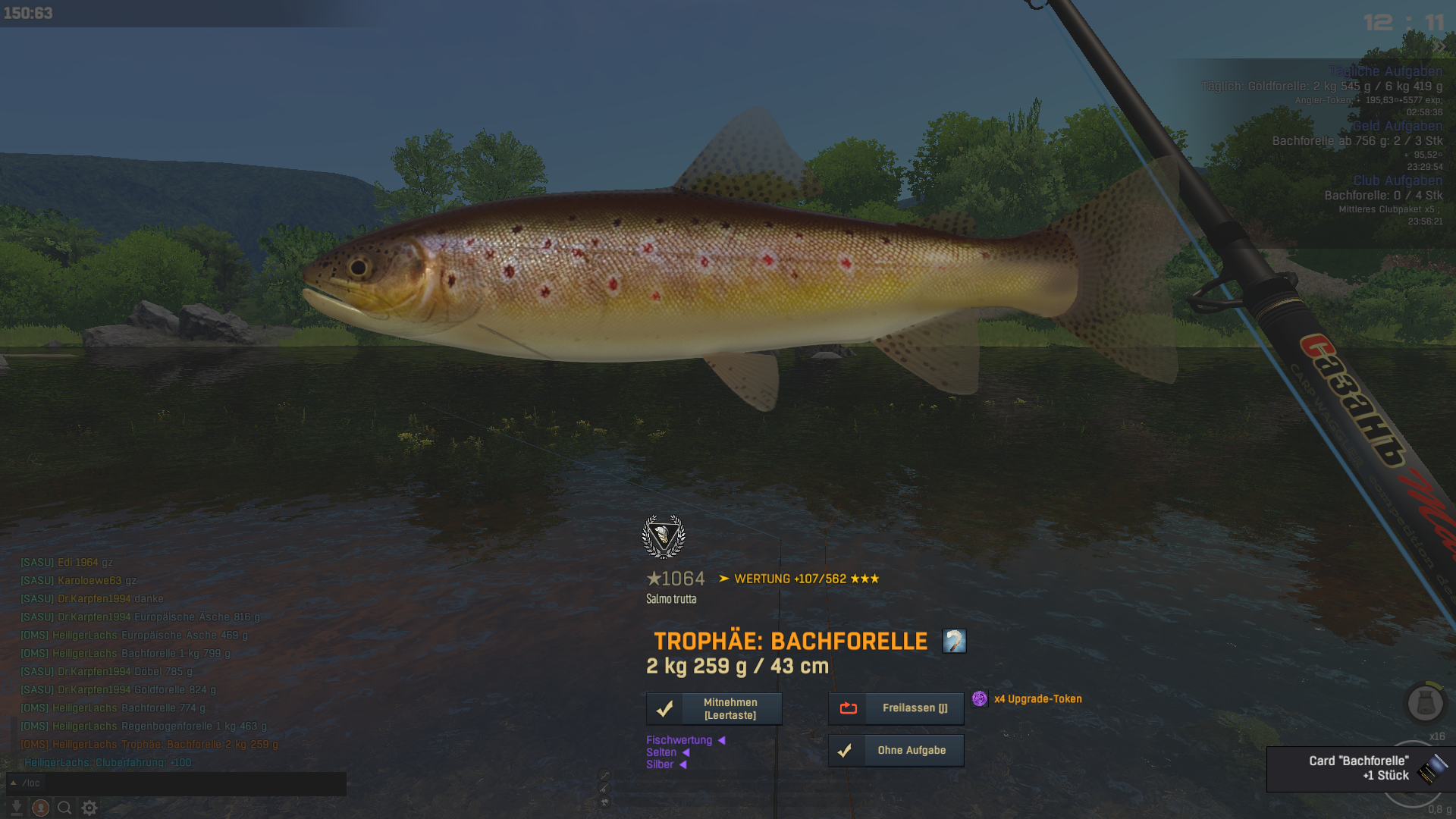The width and height of the screenshot is (1456, 819).
Task: Open the fish info icon beside Bachforelle title
Action: [x=954, y=641]
